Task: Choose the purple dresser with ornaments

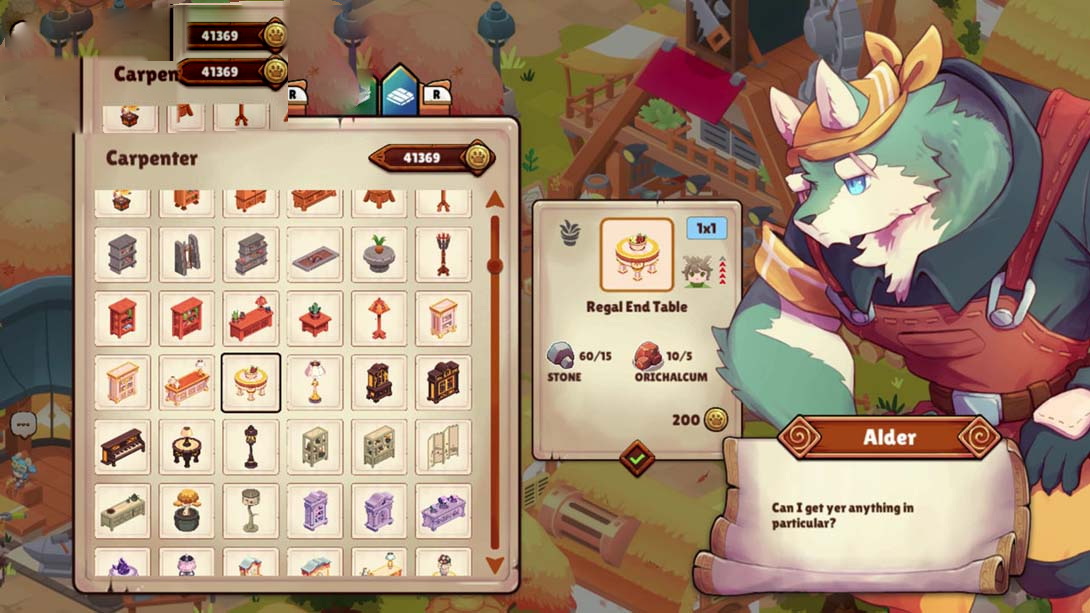Action: click(x=443, y=511)
